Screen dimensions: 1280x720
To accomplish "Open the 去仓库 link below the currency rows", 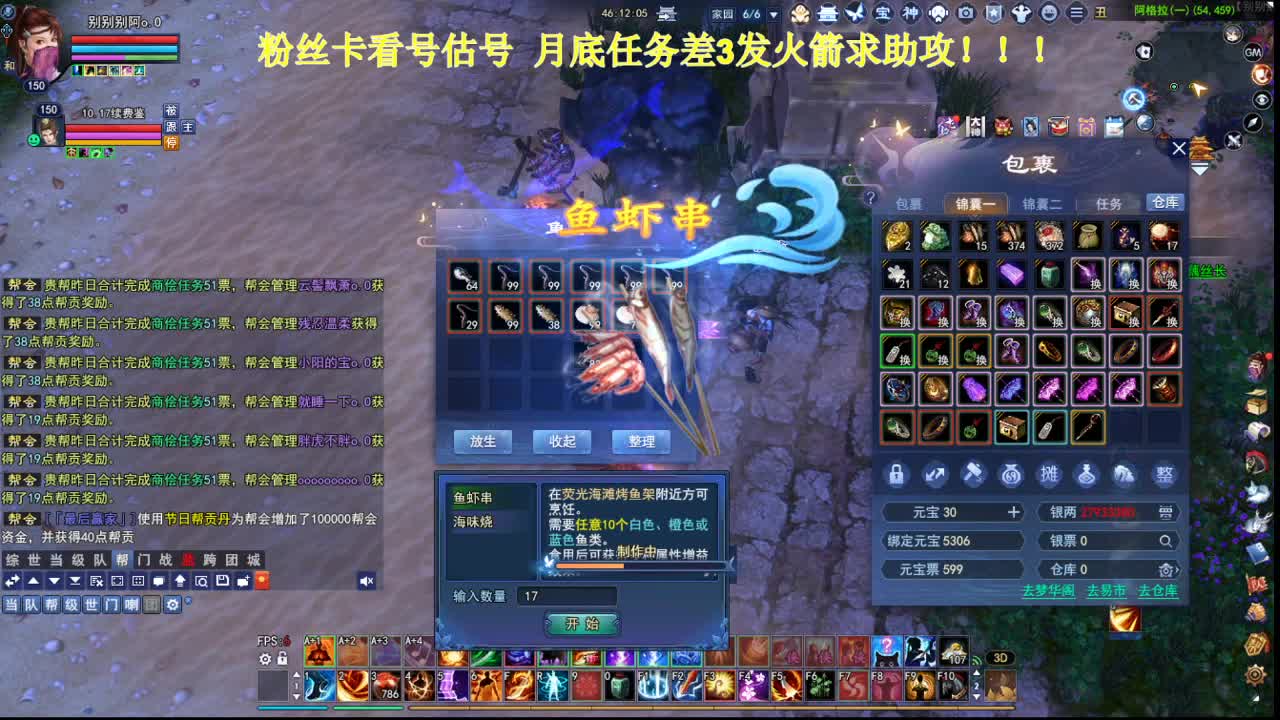I will (1158, 592).
